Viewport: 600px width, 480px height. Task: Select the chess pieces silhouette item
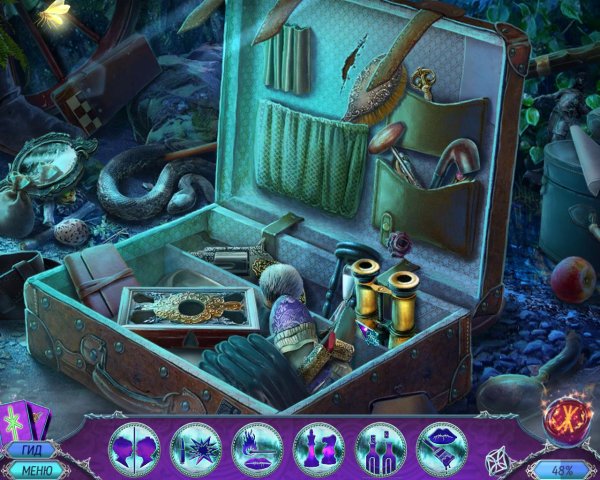(x=318, y=445)
